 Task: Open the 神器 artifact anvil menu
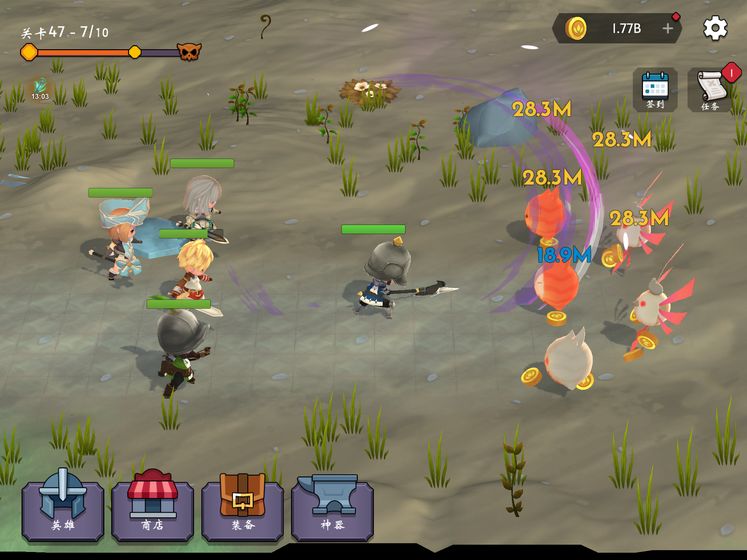332,509
